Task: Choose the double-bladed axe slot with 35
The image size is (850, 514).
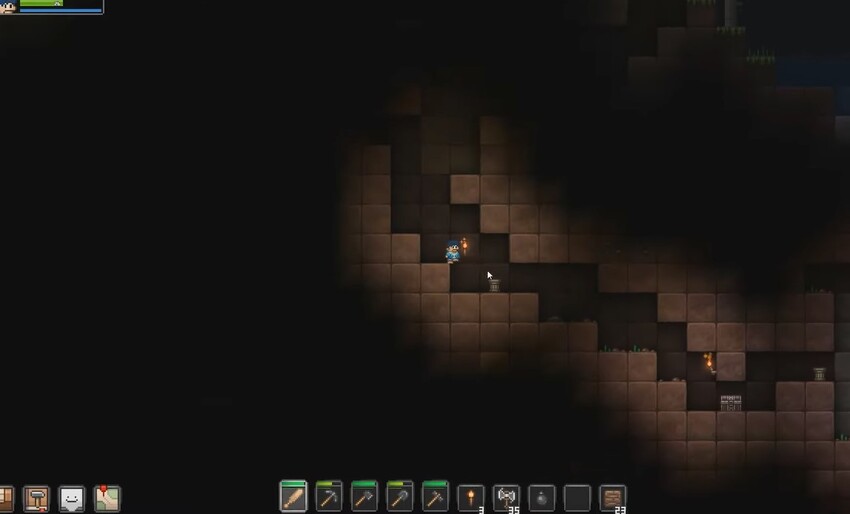Action: (506, 496)
